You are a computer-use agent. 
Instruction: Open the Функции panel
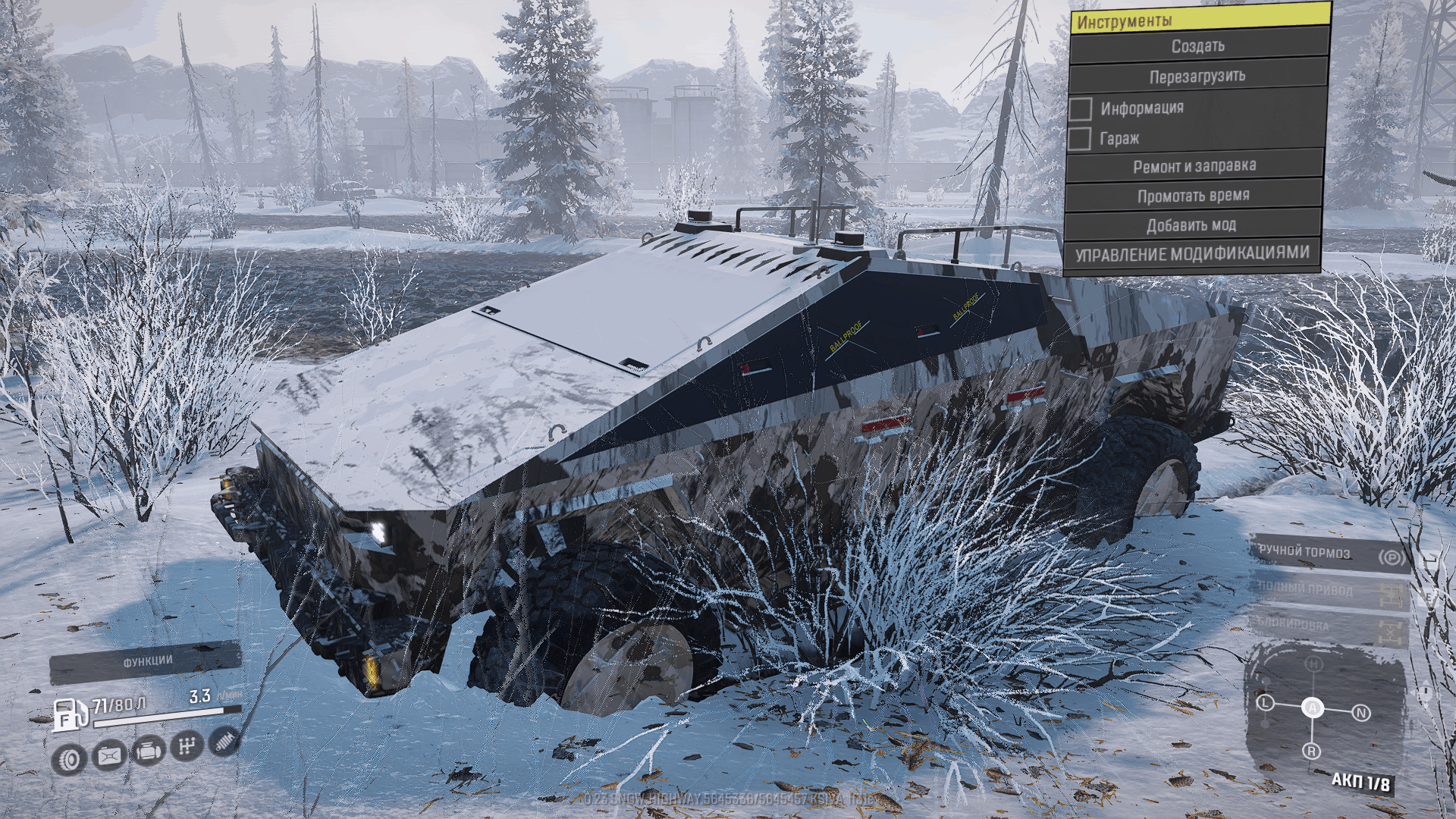(146, 662)
